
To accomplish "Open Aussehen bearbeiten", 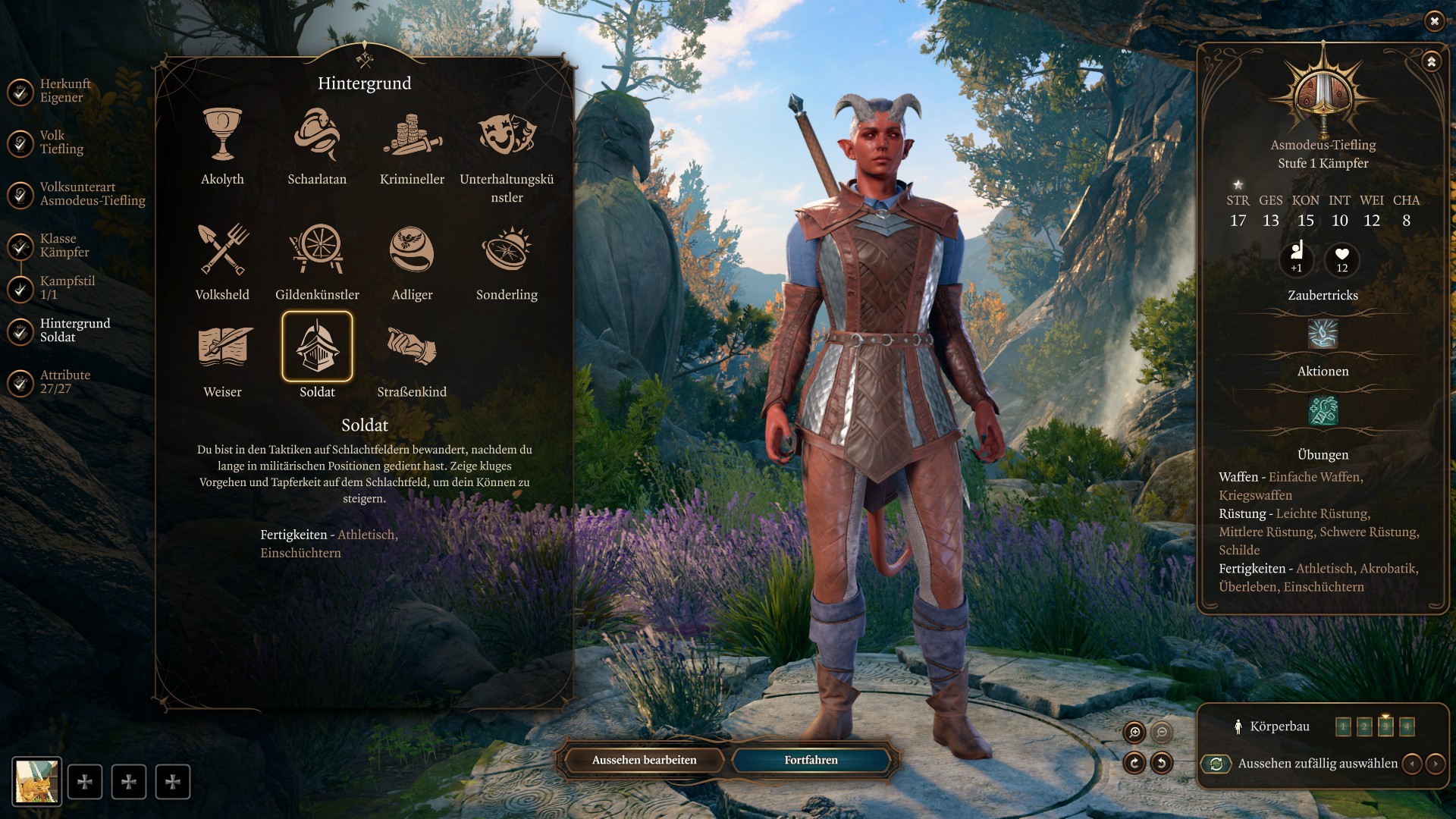I will coord(644,760).
